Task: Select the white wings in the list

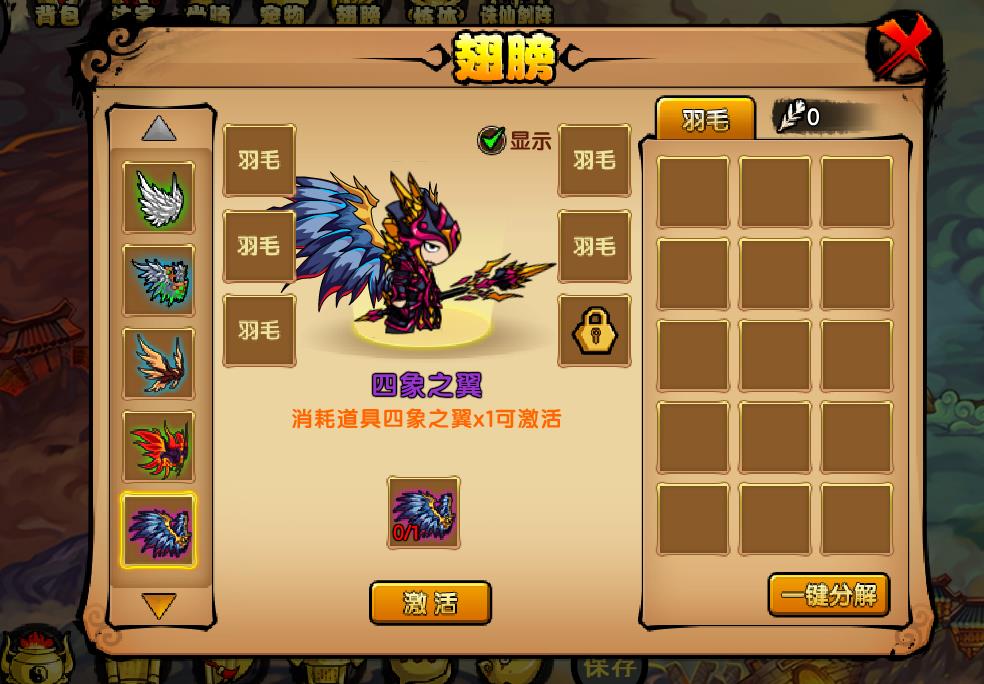Action: (159, 197)
